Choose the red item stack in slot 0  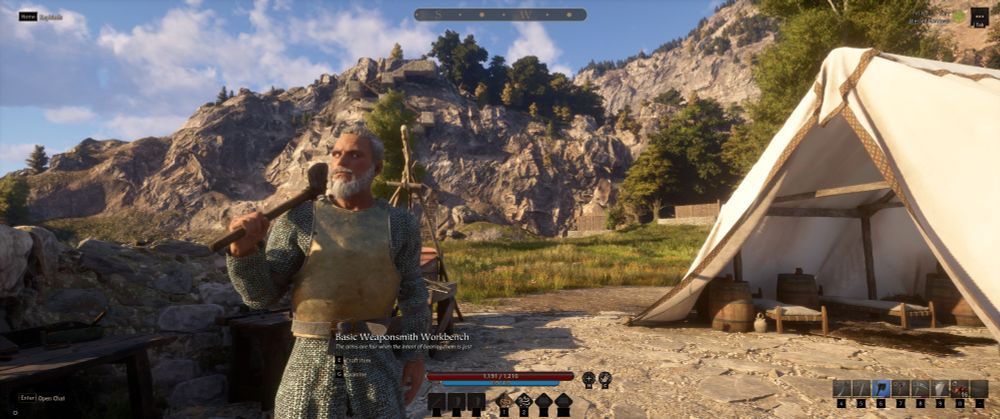[x=959, y=388]
